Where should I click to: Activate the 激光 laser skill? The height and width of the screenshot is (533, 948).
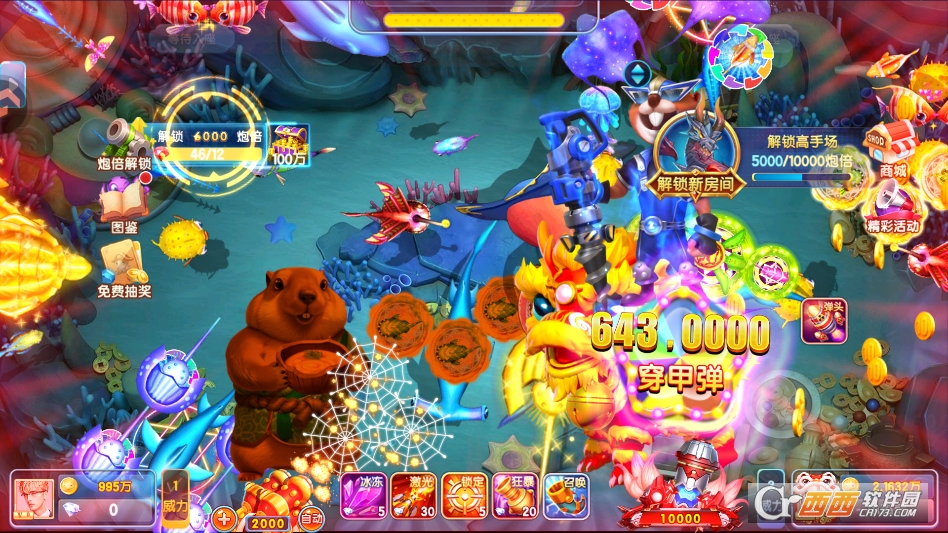tap(412, 495)
